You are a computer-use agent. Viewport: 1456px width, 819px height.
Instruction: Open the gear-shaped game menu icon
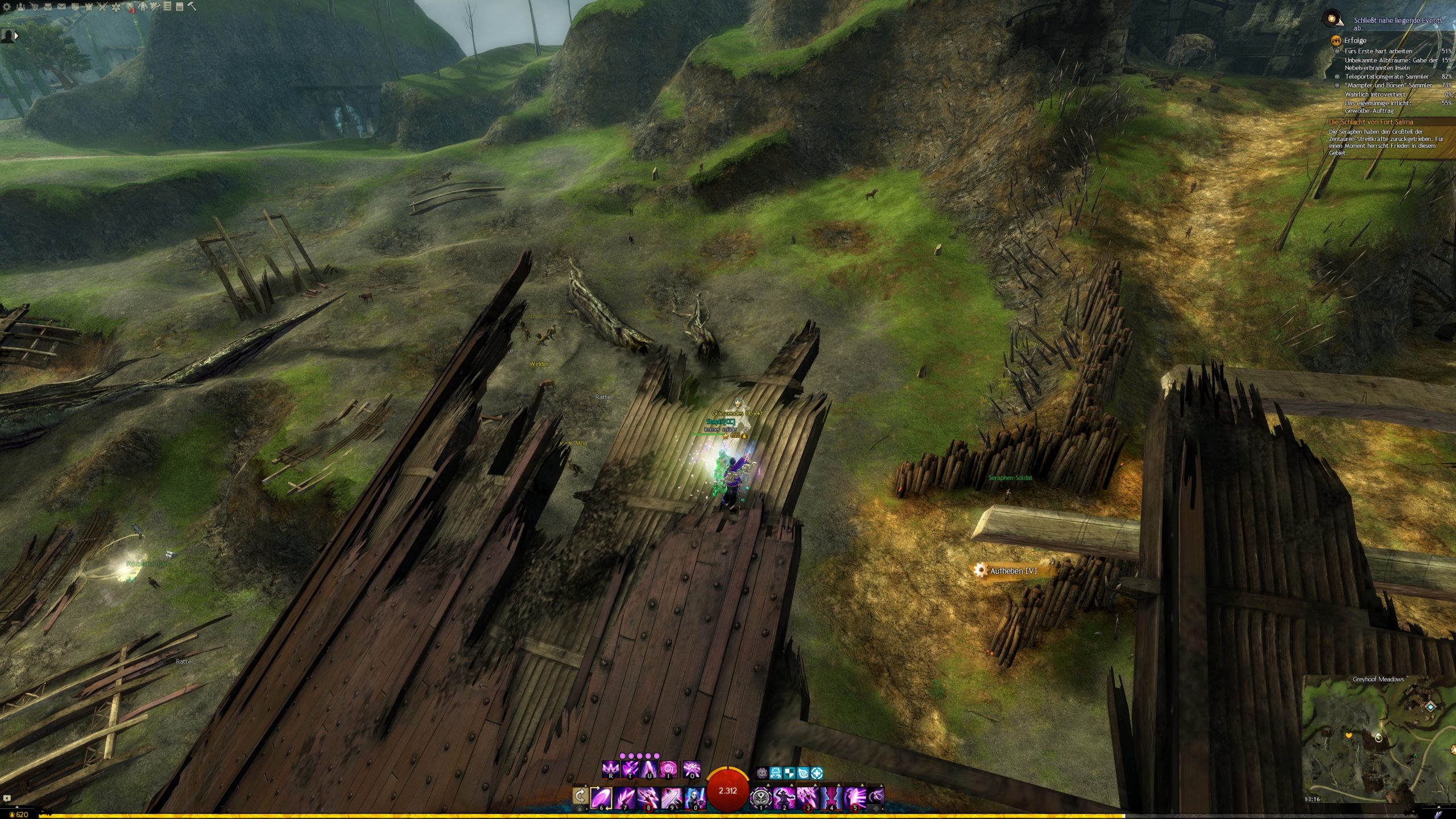tap(7, 7)
